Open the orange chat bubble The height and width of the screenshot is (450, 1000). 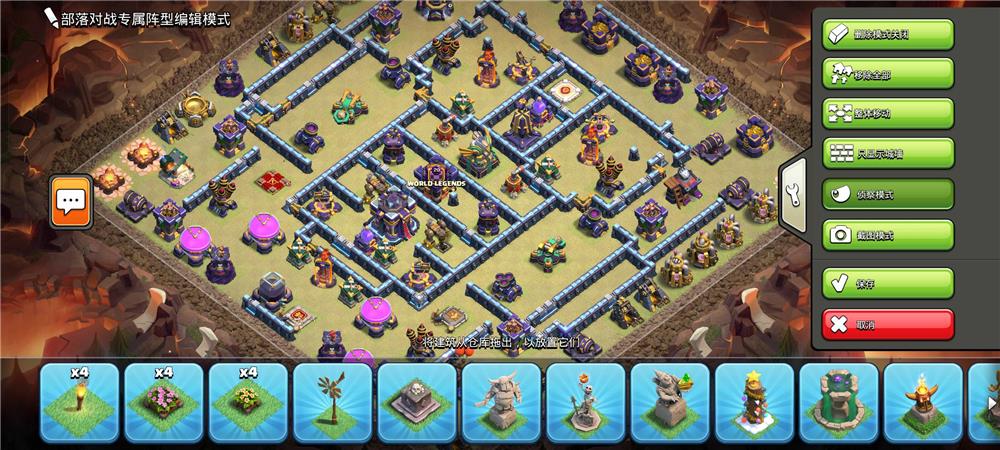point(71,201)
